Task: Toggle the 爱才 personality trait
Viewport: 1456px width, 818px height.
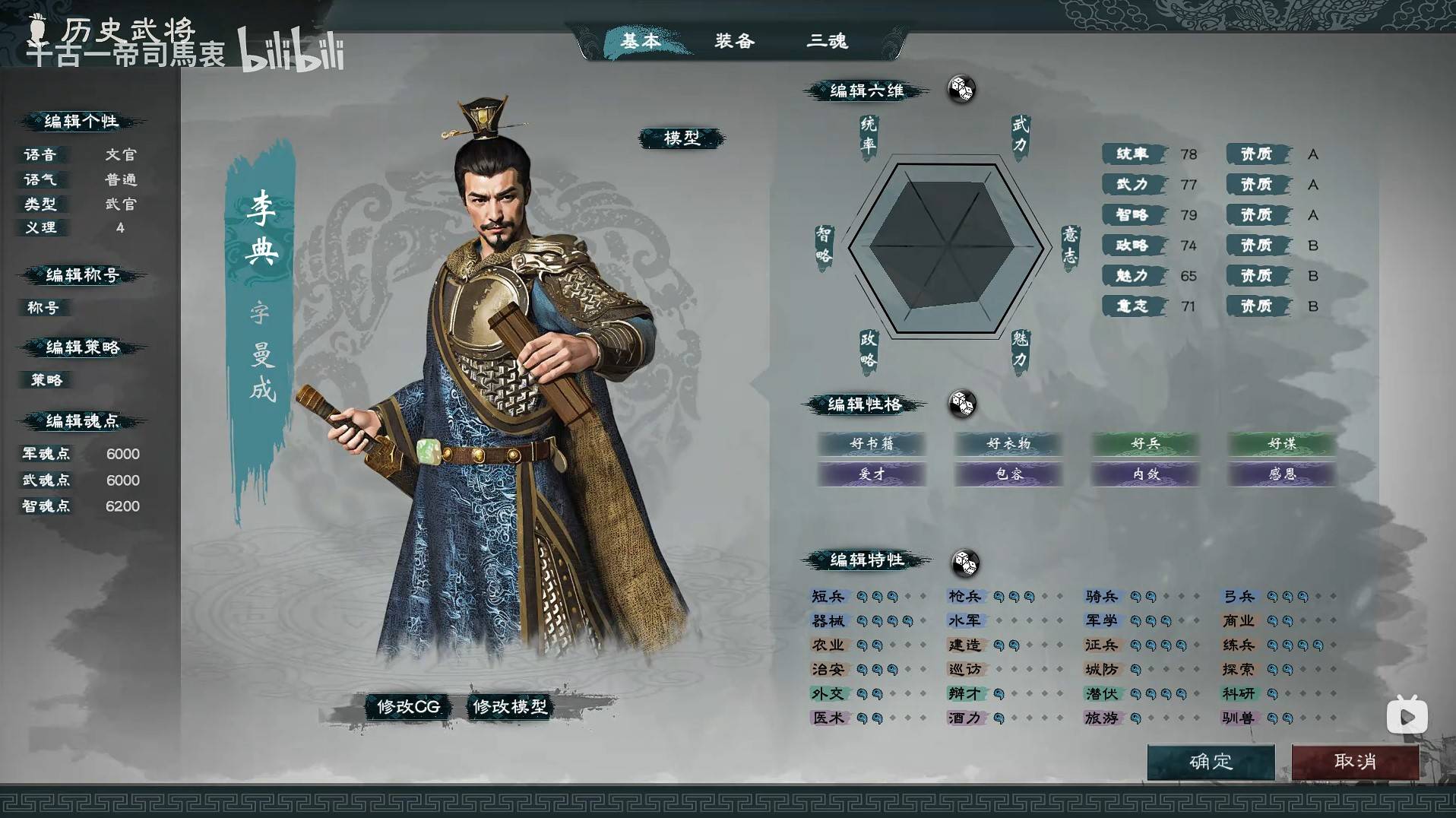Action: point(871,475)
